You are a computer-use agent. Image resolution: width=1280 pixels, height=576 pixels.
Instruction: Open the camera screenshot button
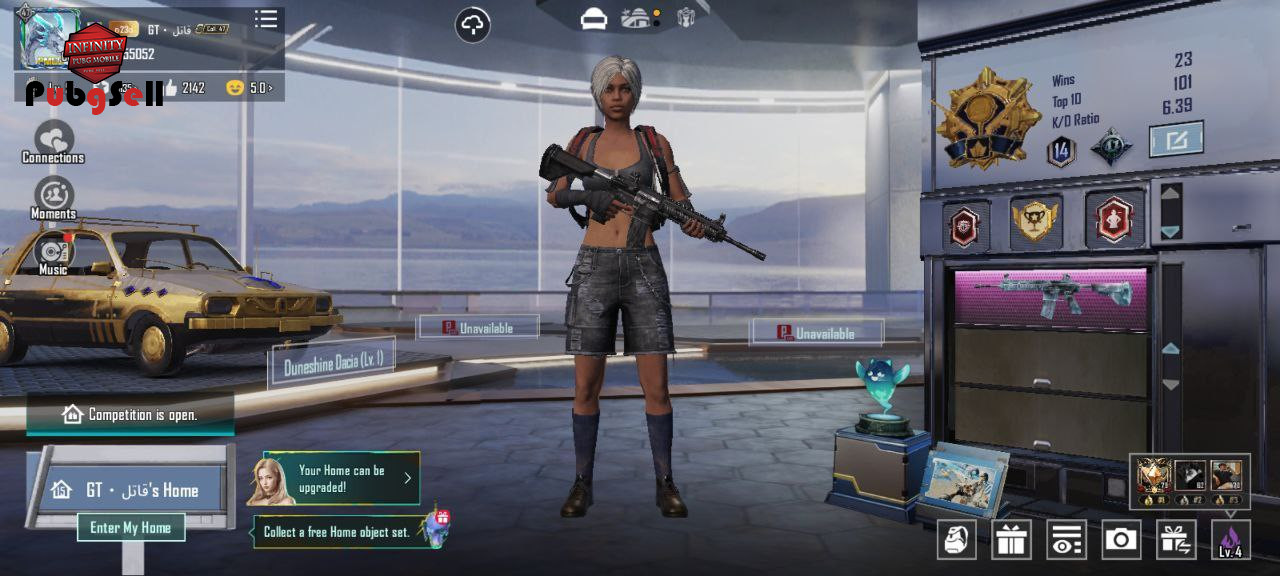pyautogui.click(x=1121, y=540)
